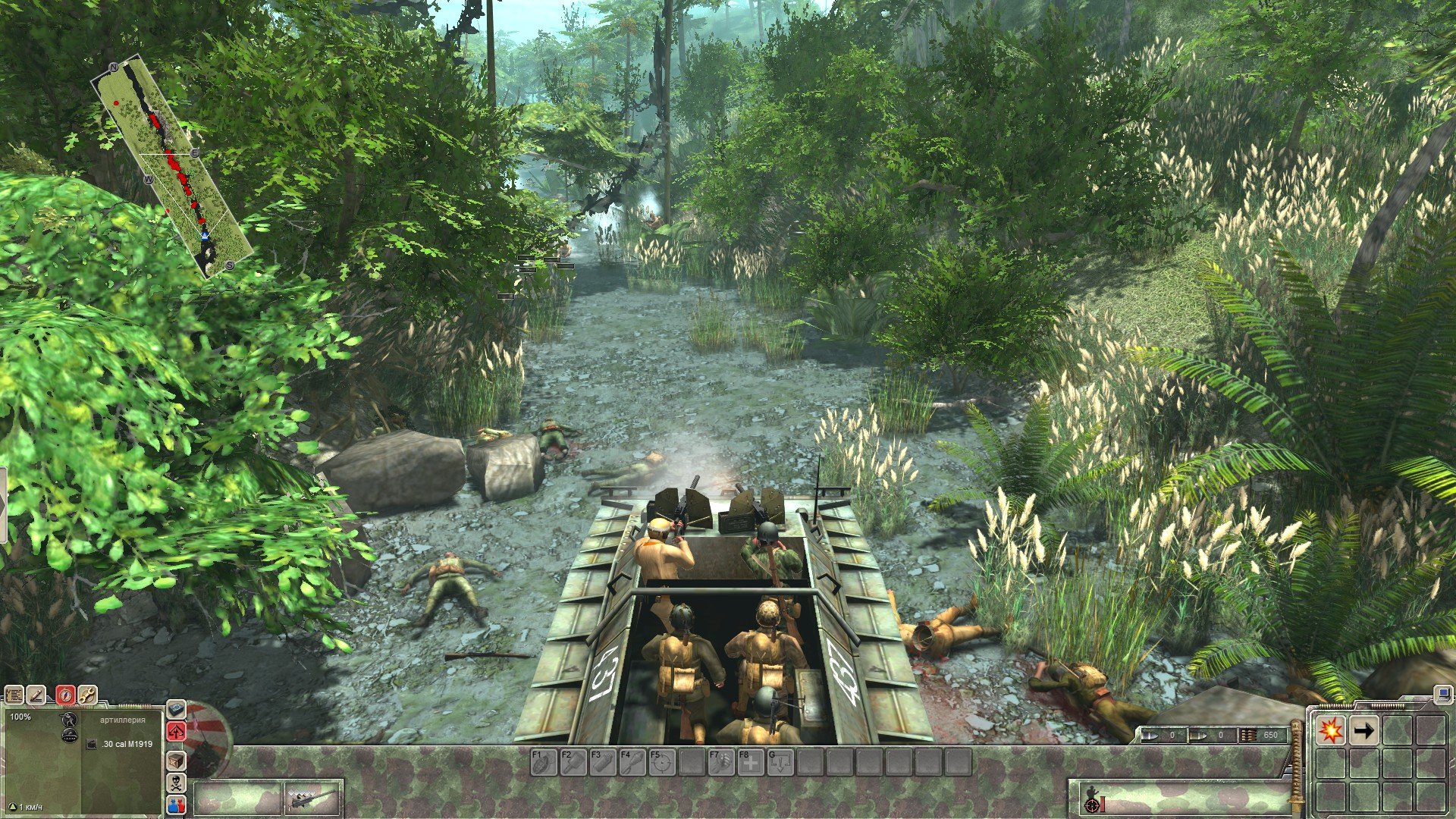Click the tilted minimap

172,166
